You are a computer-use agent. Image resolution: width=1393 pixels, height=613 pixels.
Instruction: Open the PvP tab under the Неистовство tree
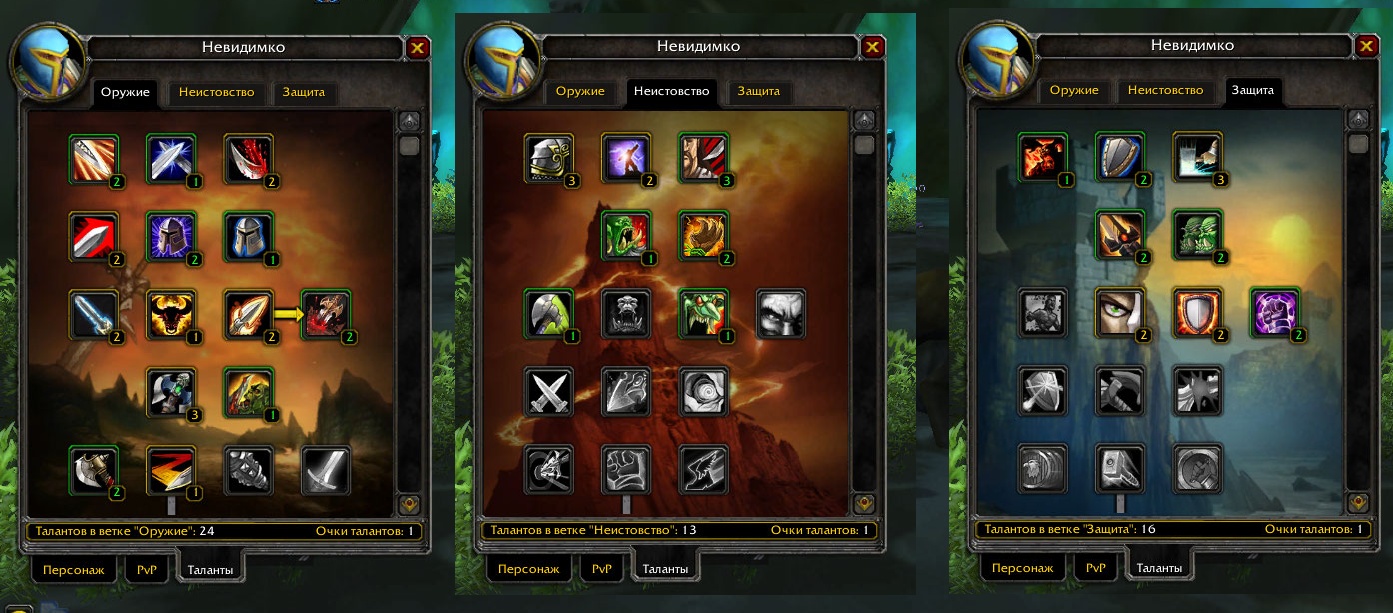[601, 568]
